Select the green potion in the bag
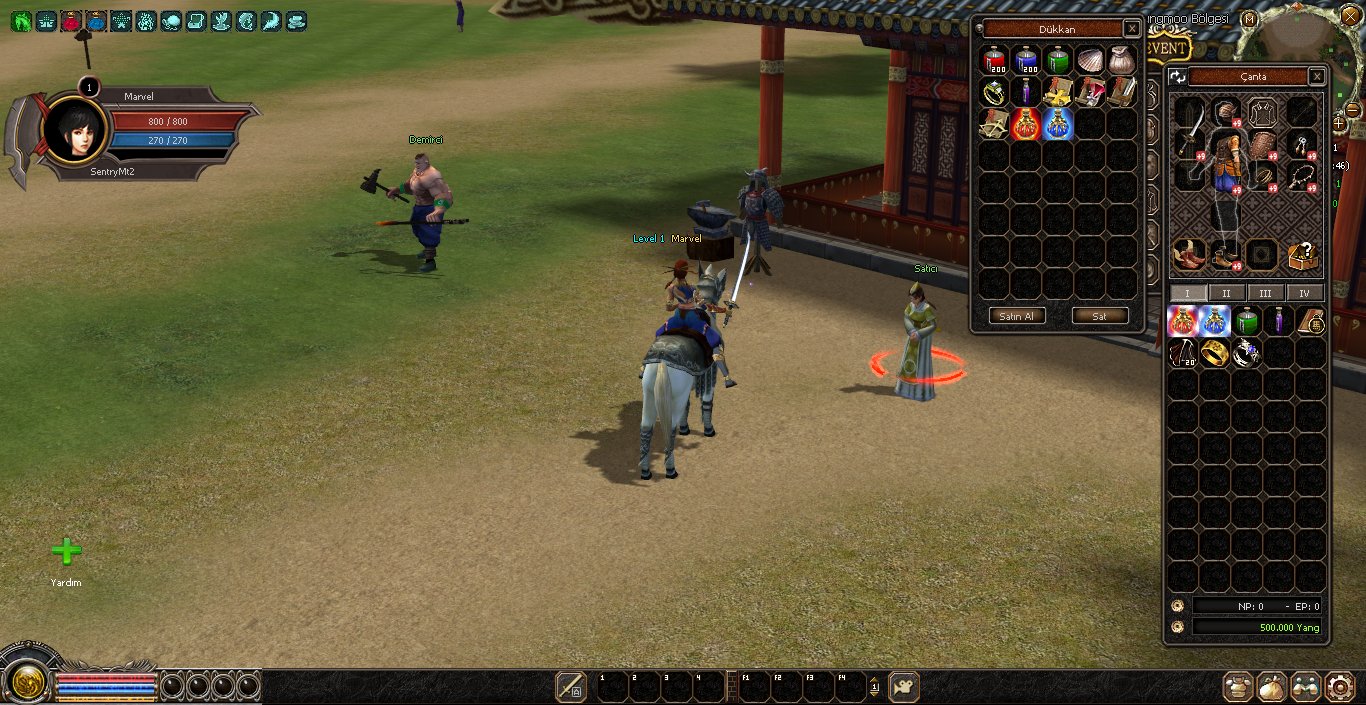This screenshot has width=1366, height=705. point(1246,321)
